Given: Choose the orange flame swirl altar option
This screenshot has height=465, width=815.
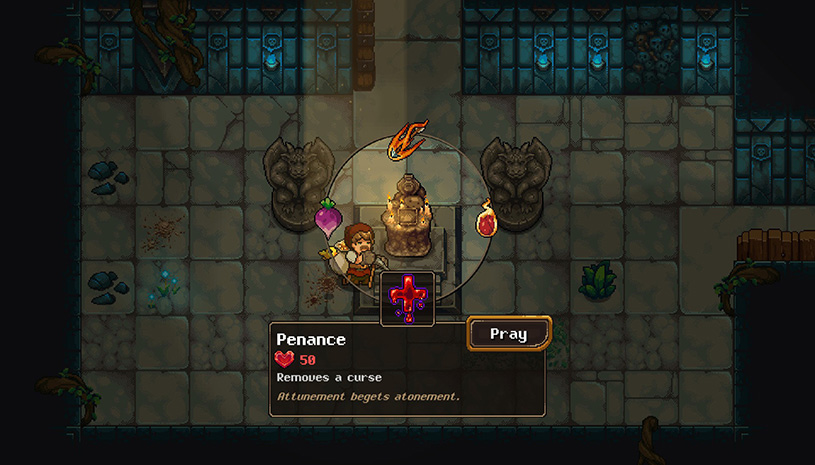Looking at the screenshot, I should pos(408,138).
